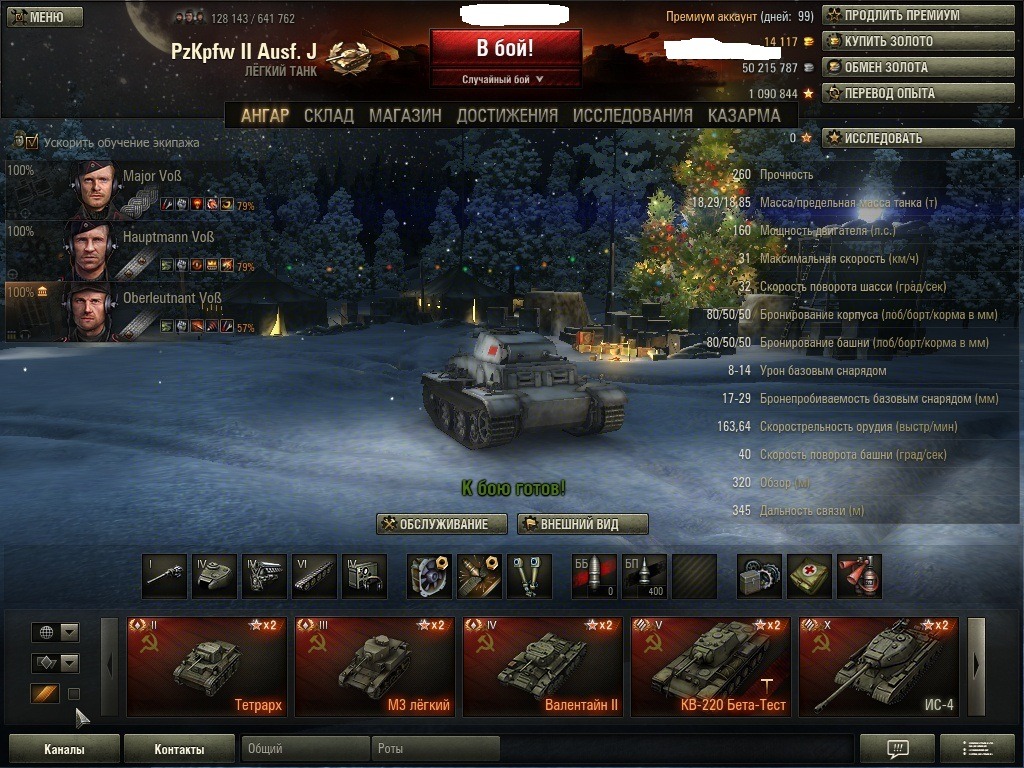Open the МЕНЮ button
Screen dimensions: 1024x768
pos(44,17)
